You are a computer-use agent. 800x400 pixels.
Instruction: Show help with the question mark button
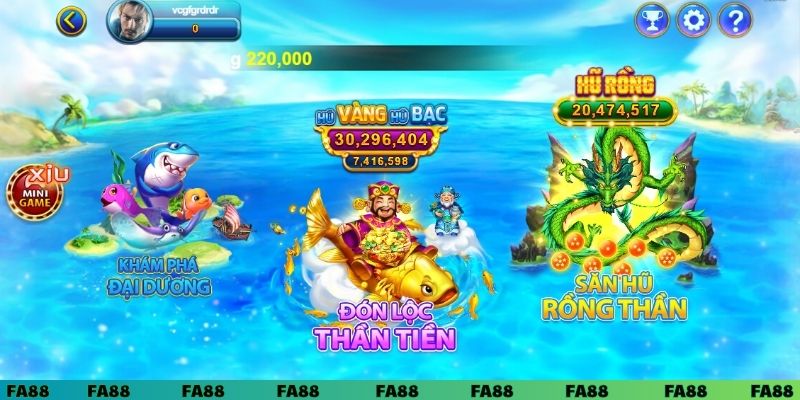coord(734,18)
